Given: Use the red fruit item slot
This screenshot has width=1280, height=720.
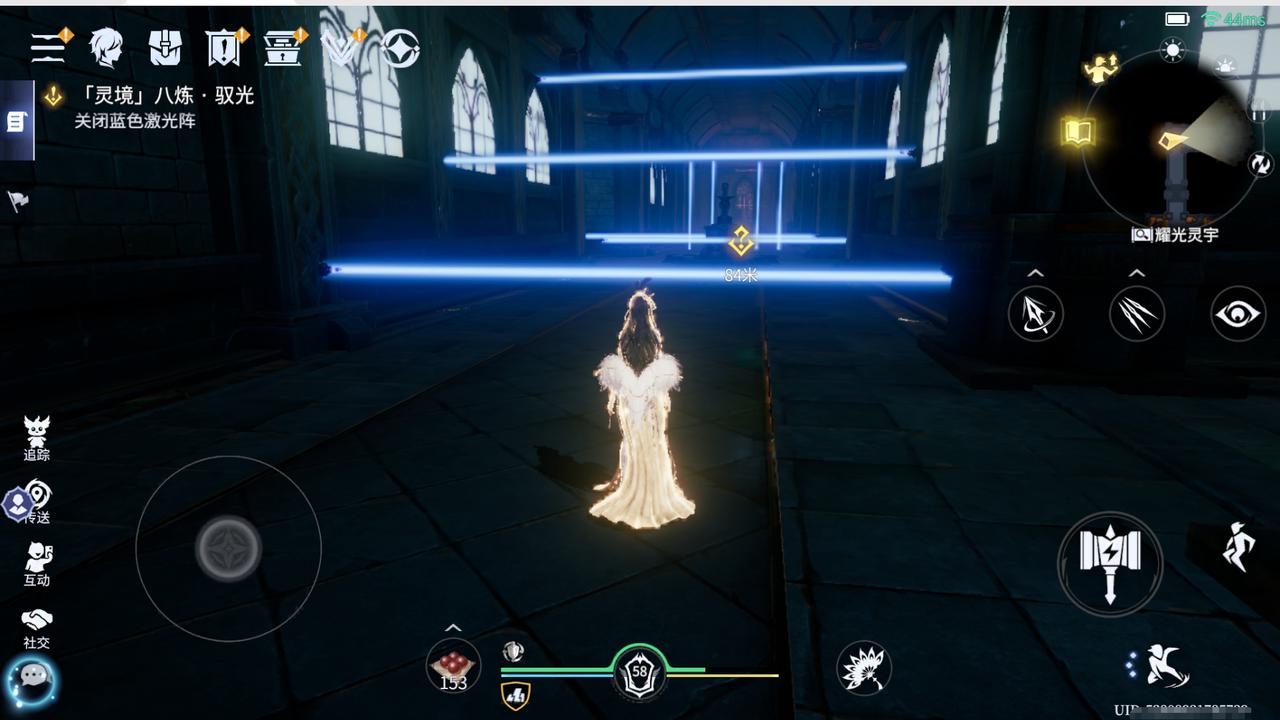Looking at the screenshot, I should (x=453, y=665).
